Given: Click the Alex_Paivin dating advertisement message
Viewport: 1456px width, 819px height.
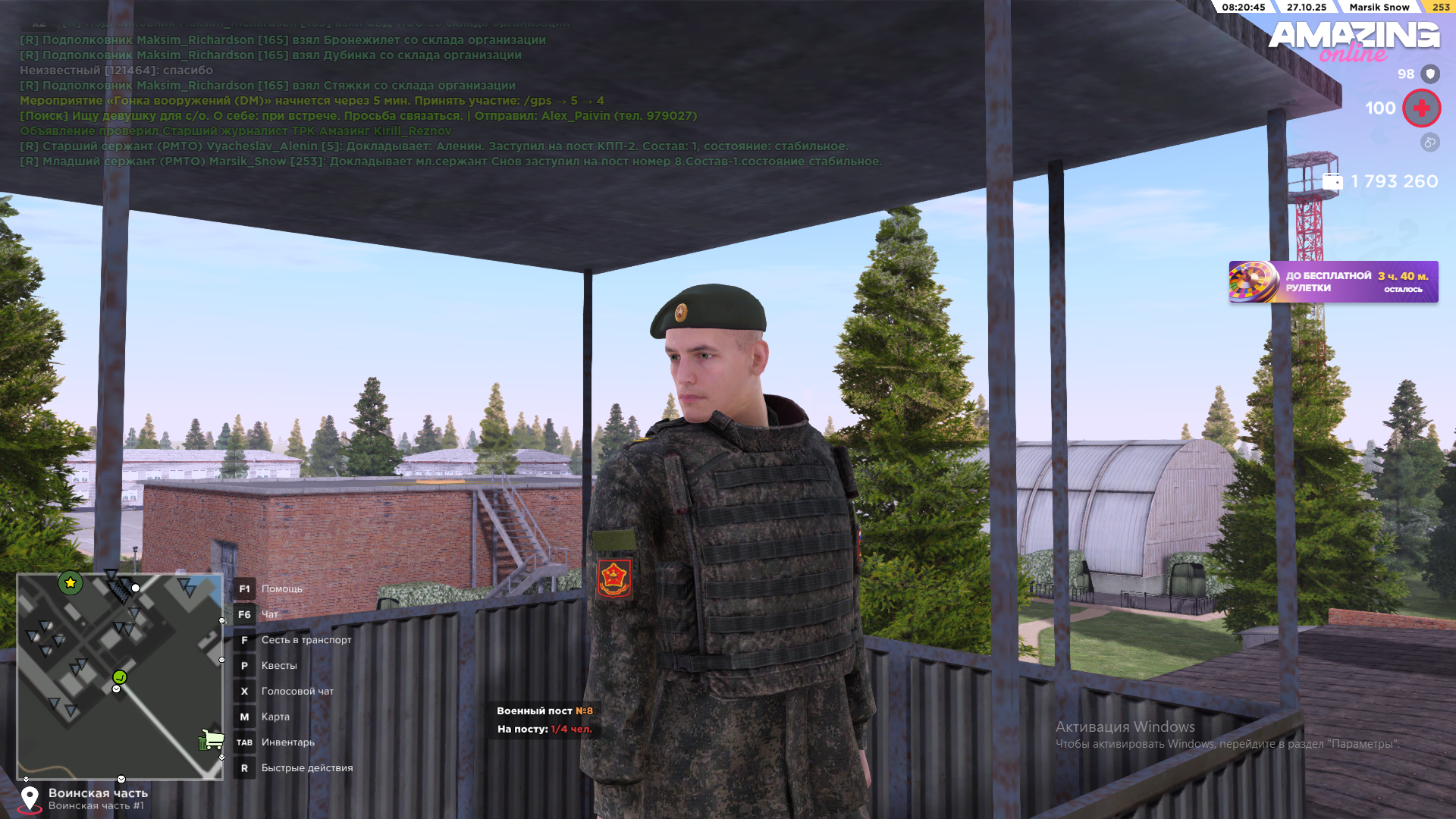Looking at the screenshot, I should (x=356, y=116).
